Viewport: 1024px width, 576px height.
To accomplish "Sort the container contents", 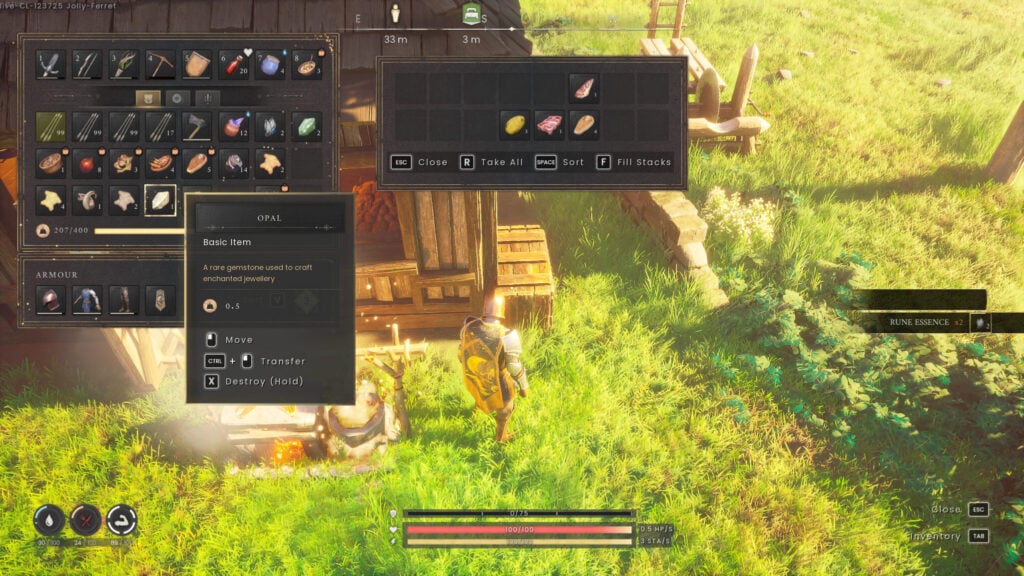I will click(x=560, y=162).
